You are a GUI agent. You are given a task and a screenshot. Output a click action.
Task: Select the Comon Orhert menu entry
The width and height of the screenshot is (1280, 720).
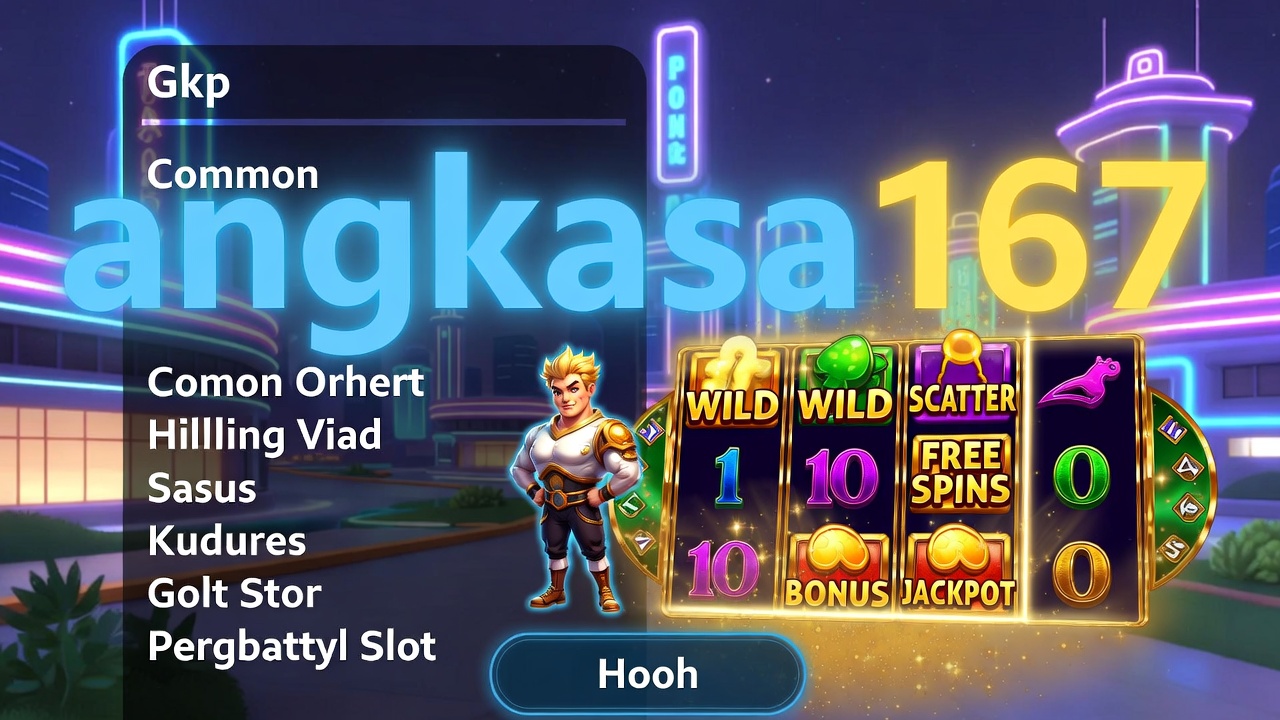(286, 382)
